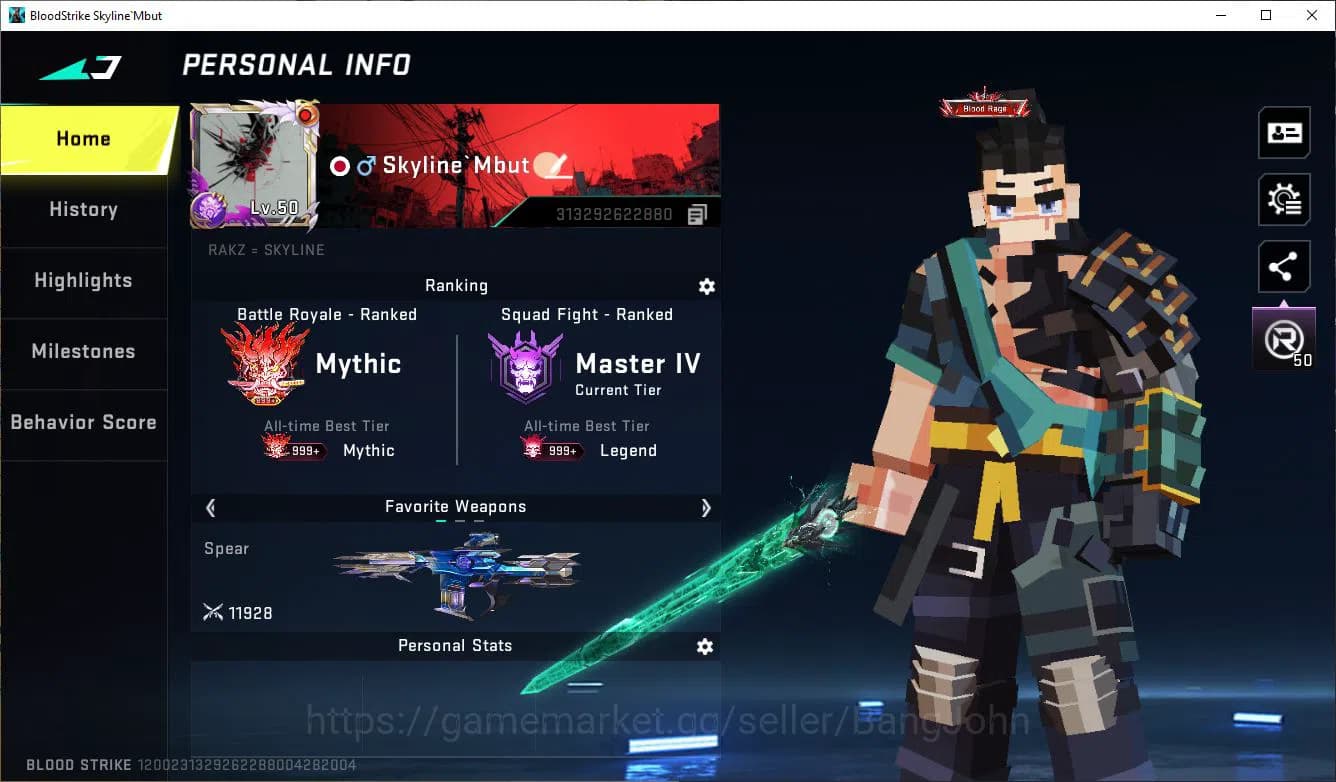The width and height of the screenshot is (1336, 782).
Task: Open the gamemarket seller watermark link
Action: pos(665,718)
